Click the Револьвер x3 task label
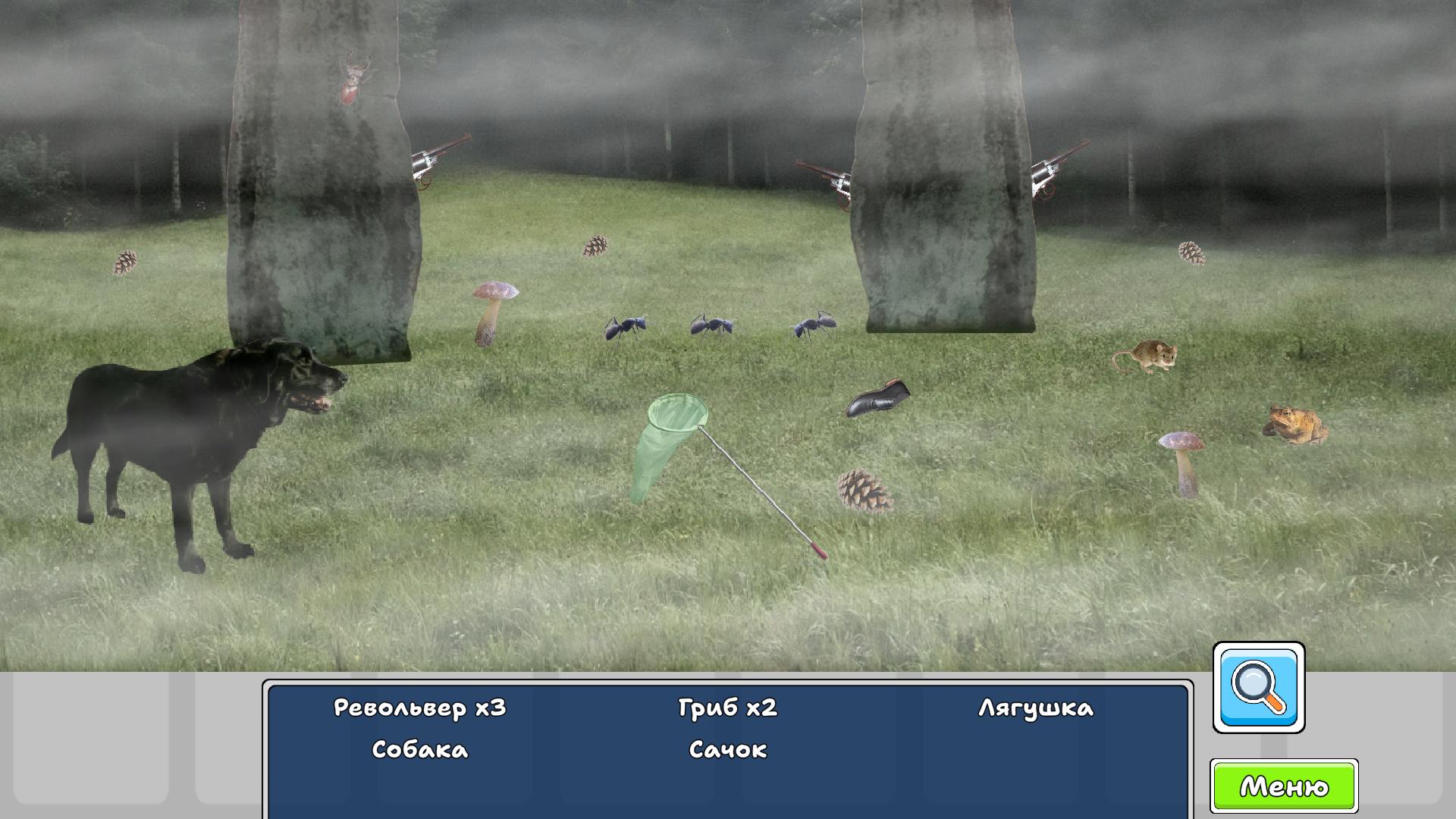The width and height of the screenshot is (1456, 819). click(x=420, y=707)
